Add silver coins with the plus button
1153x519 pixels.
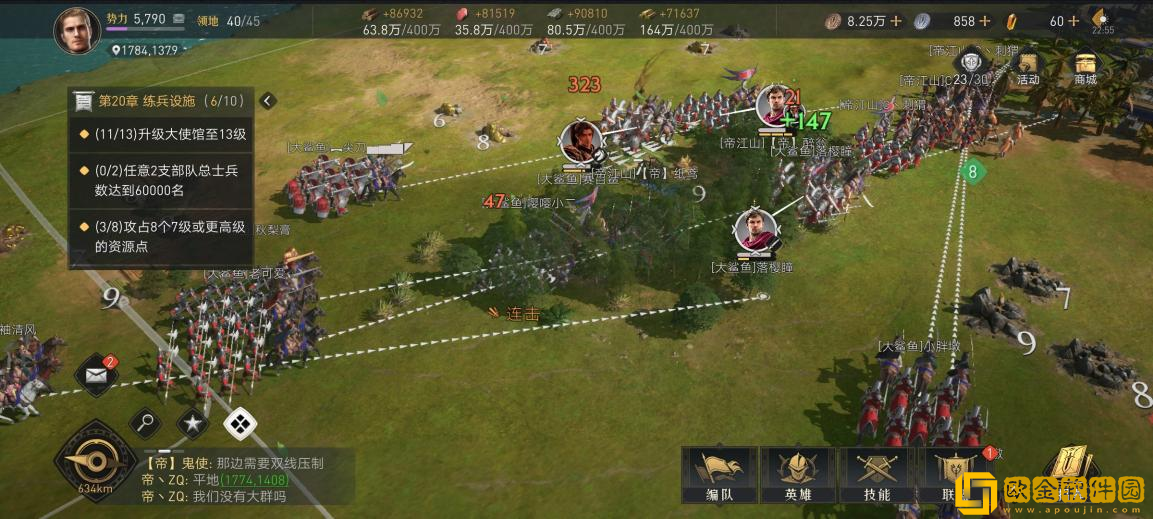tap(985, 21)
